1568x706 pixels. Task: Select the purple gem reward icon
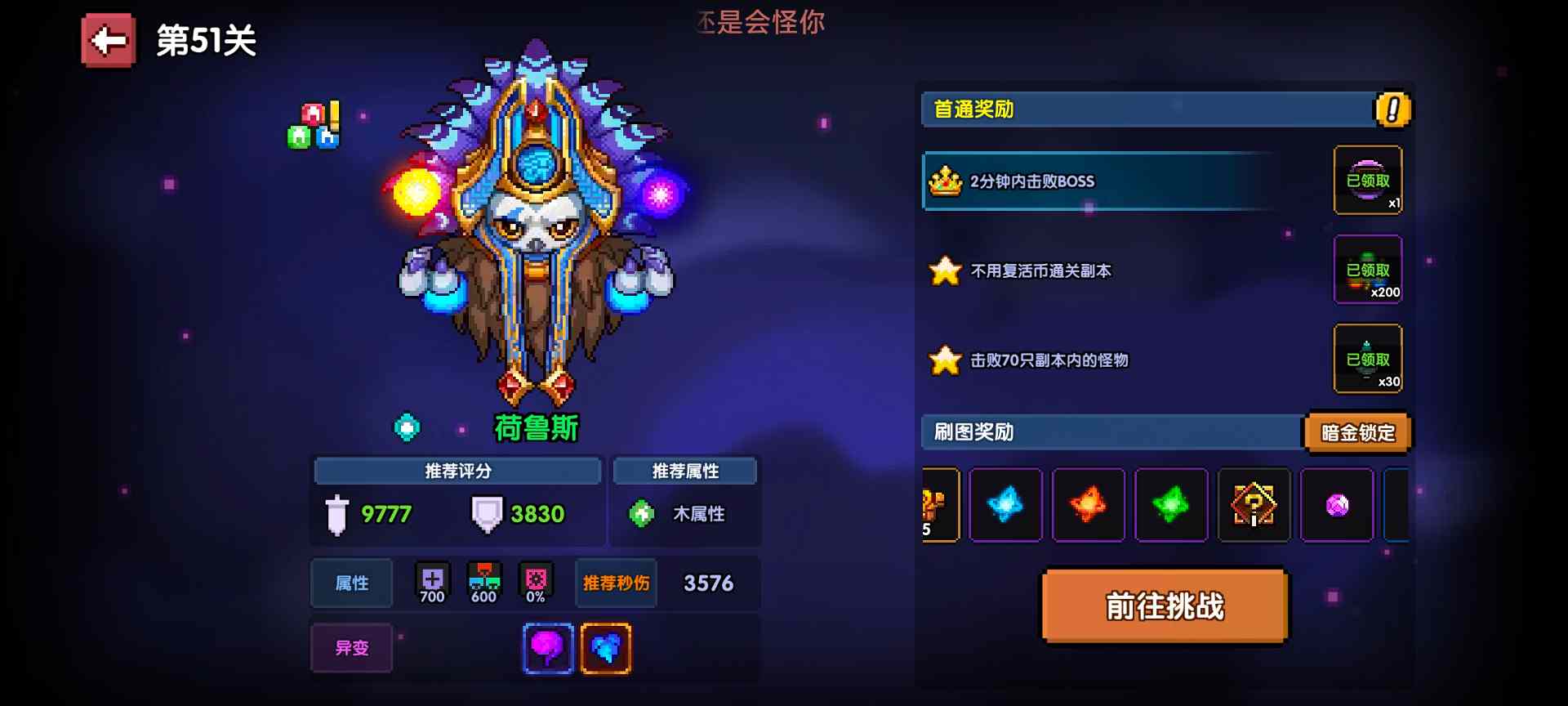pyautogui.click(x=1337, y=505)
